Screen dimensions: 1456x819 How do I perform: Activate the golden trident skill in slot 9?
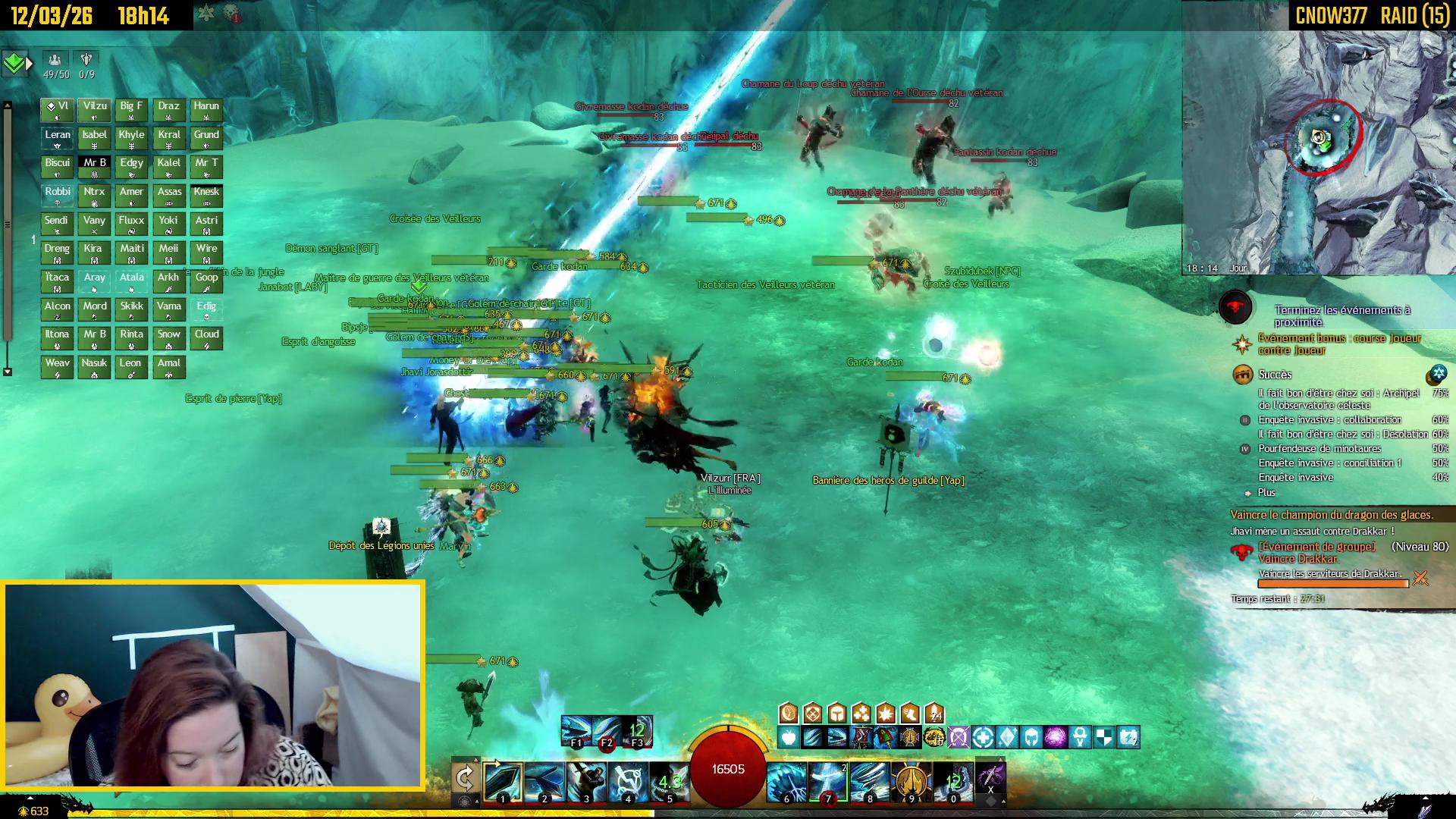click(x=912, y=781)
